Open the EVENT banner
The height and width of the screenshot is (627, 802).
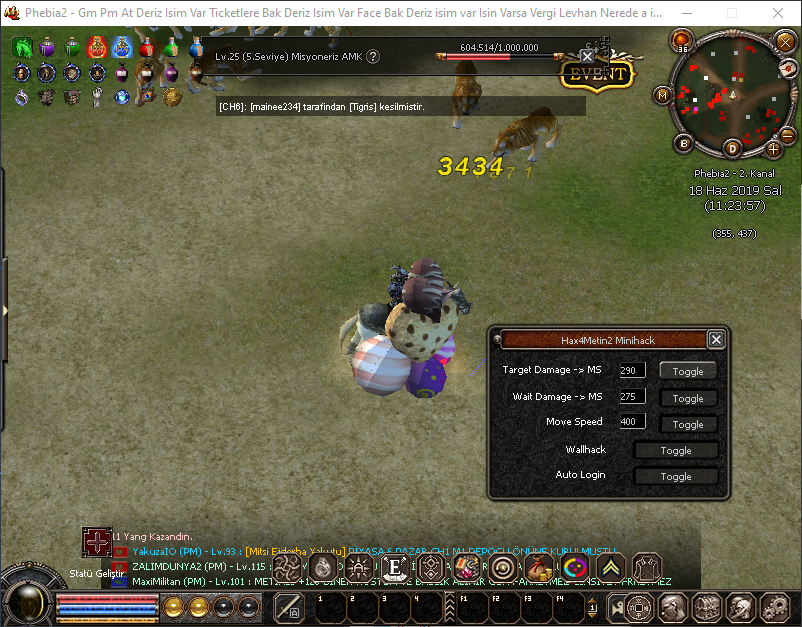[x=597, y=74]
